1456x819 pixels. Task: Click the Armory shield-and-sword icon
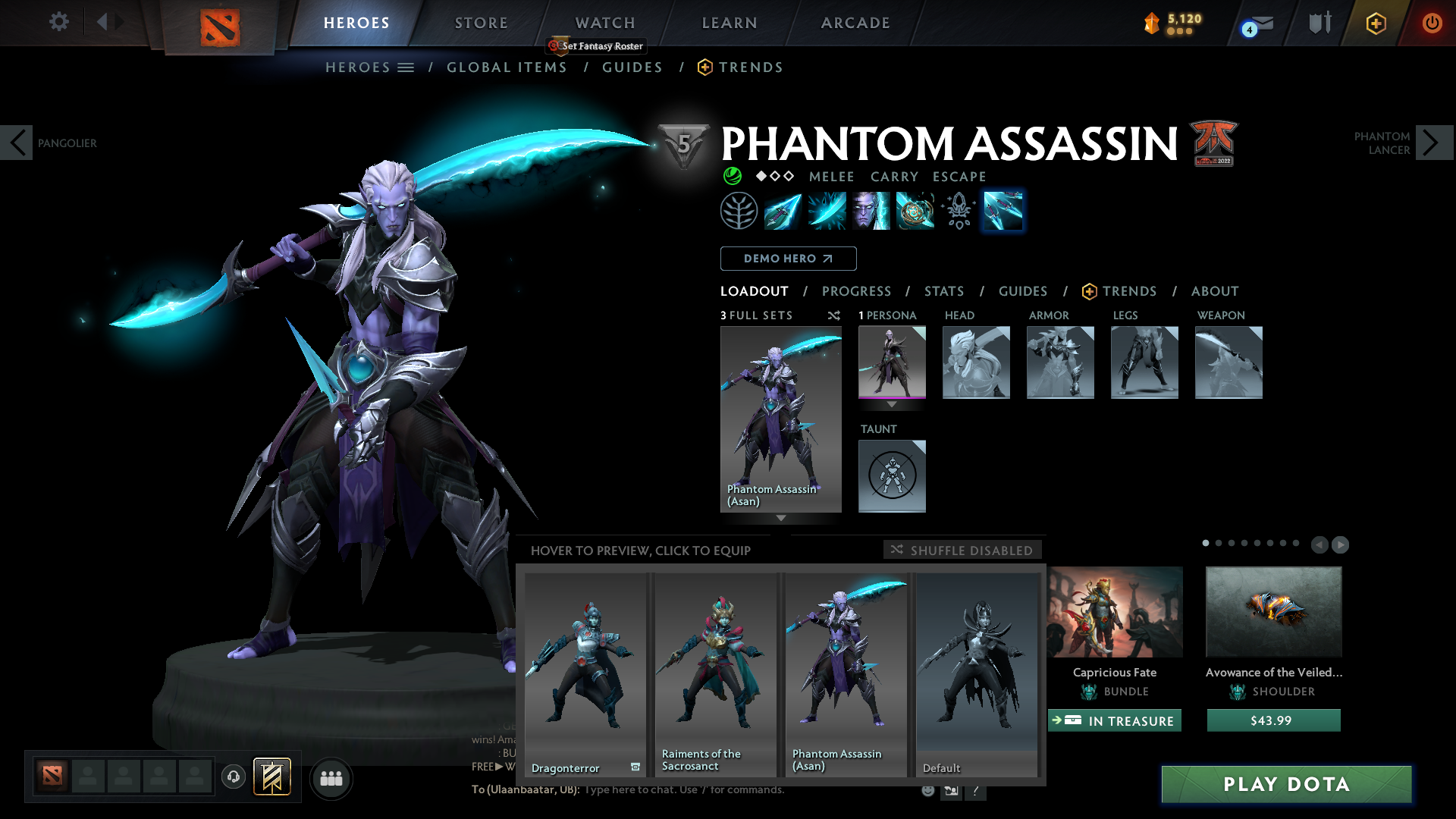1319,23
